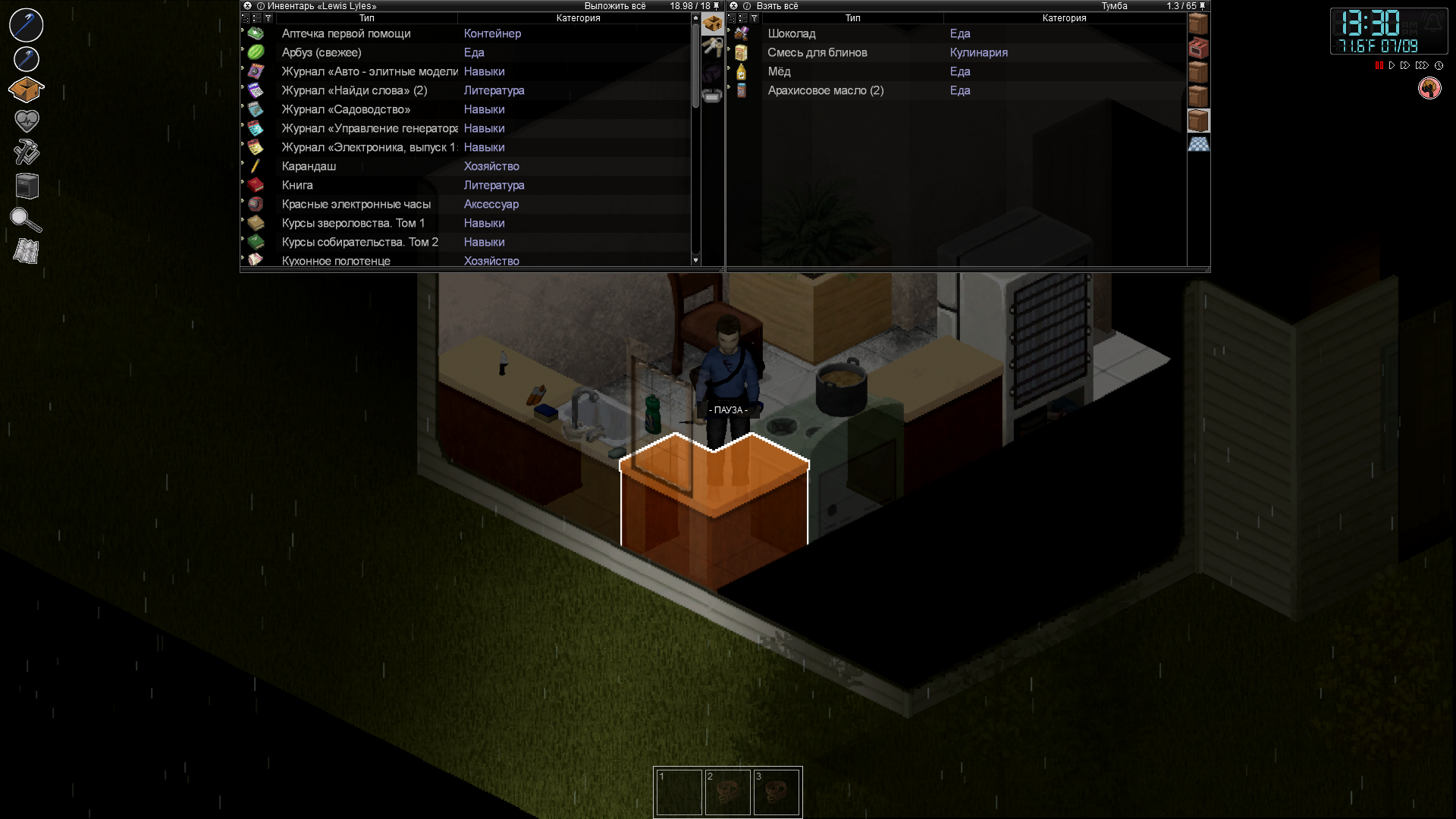Select the Карандаш inventory item

(309, 166)
